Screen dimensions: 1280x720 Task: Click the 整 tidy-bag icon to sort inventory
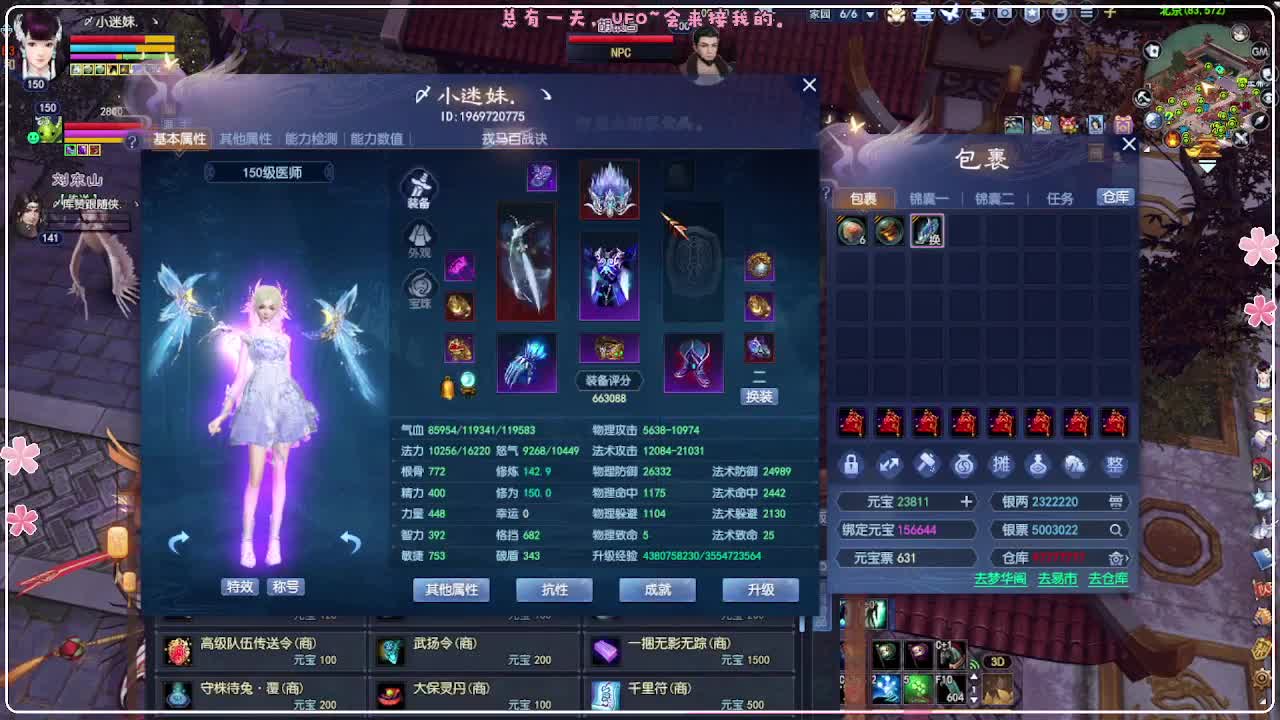(1115, 464)
